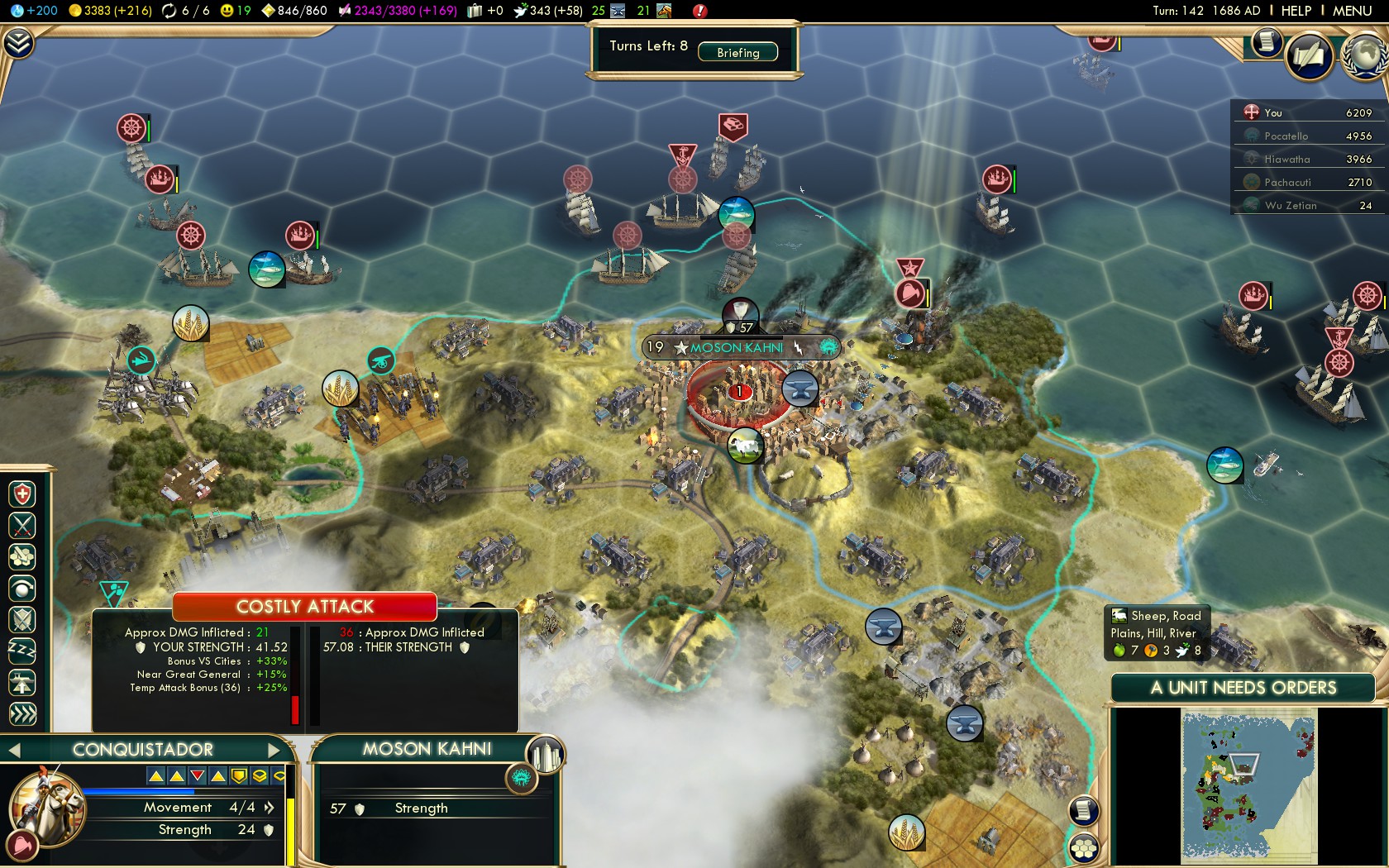Select the next unit arrow

pos(275,750)
